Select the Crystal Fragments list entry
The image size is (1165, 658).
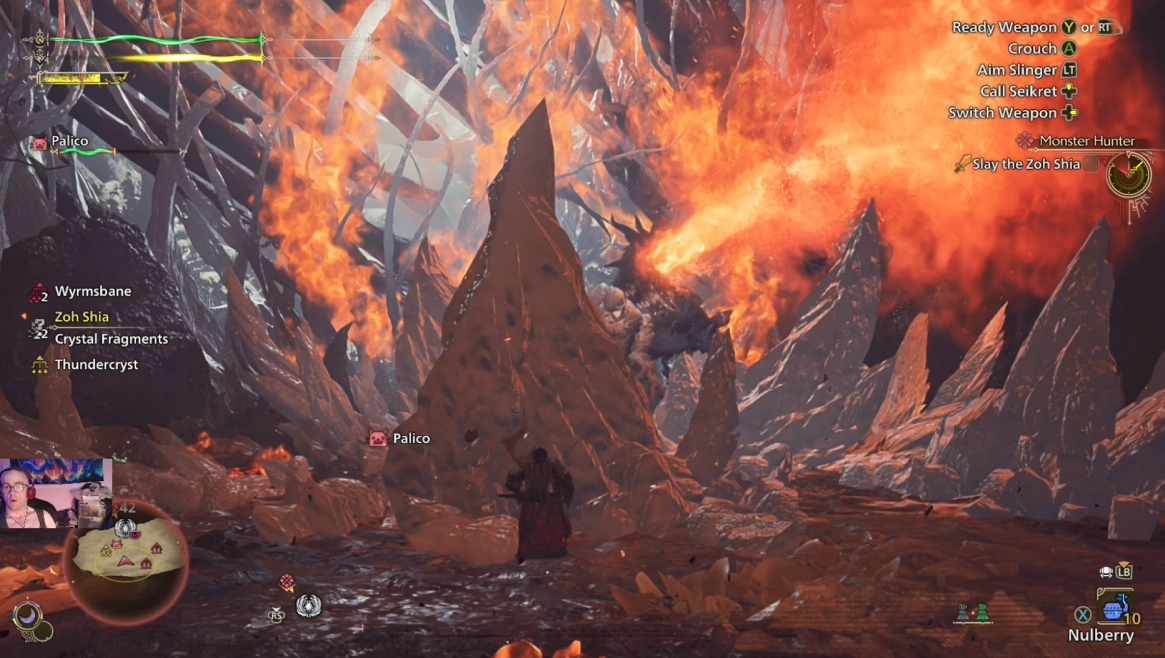[x=111, y=339]
